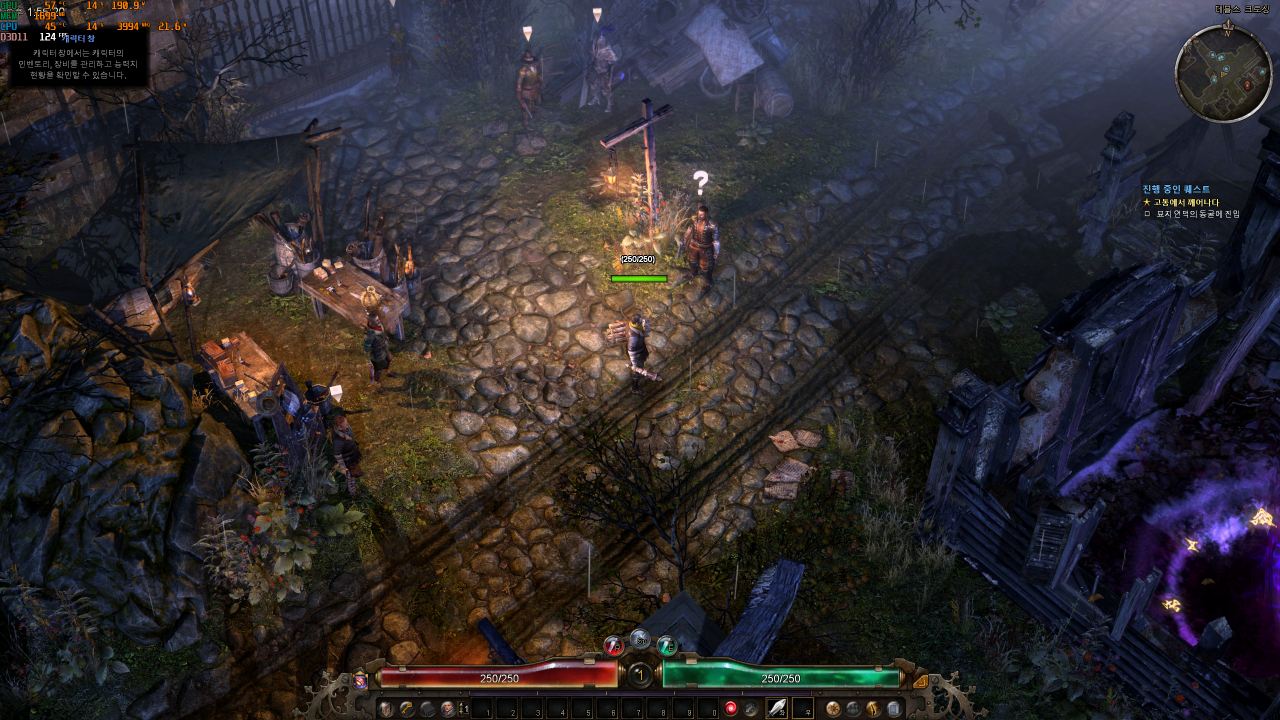Click the golden key icon
Screen dimensions: 1280x720
tap(407, 709)
